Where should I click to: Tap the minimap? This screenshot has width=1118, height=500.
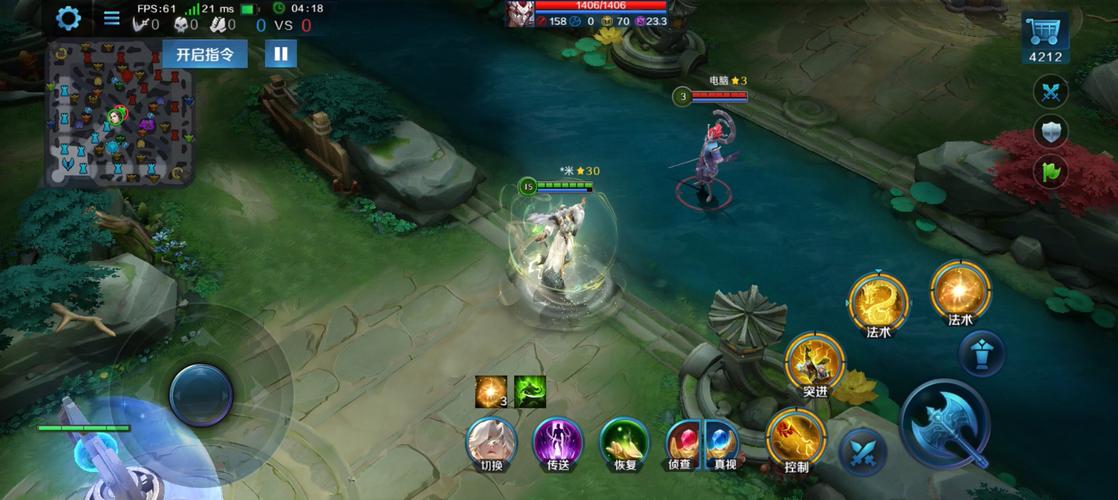[x=118, y=115]
